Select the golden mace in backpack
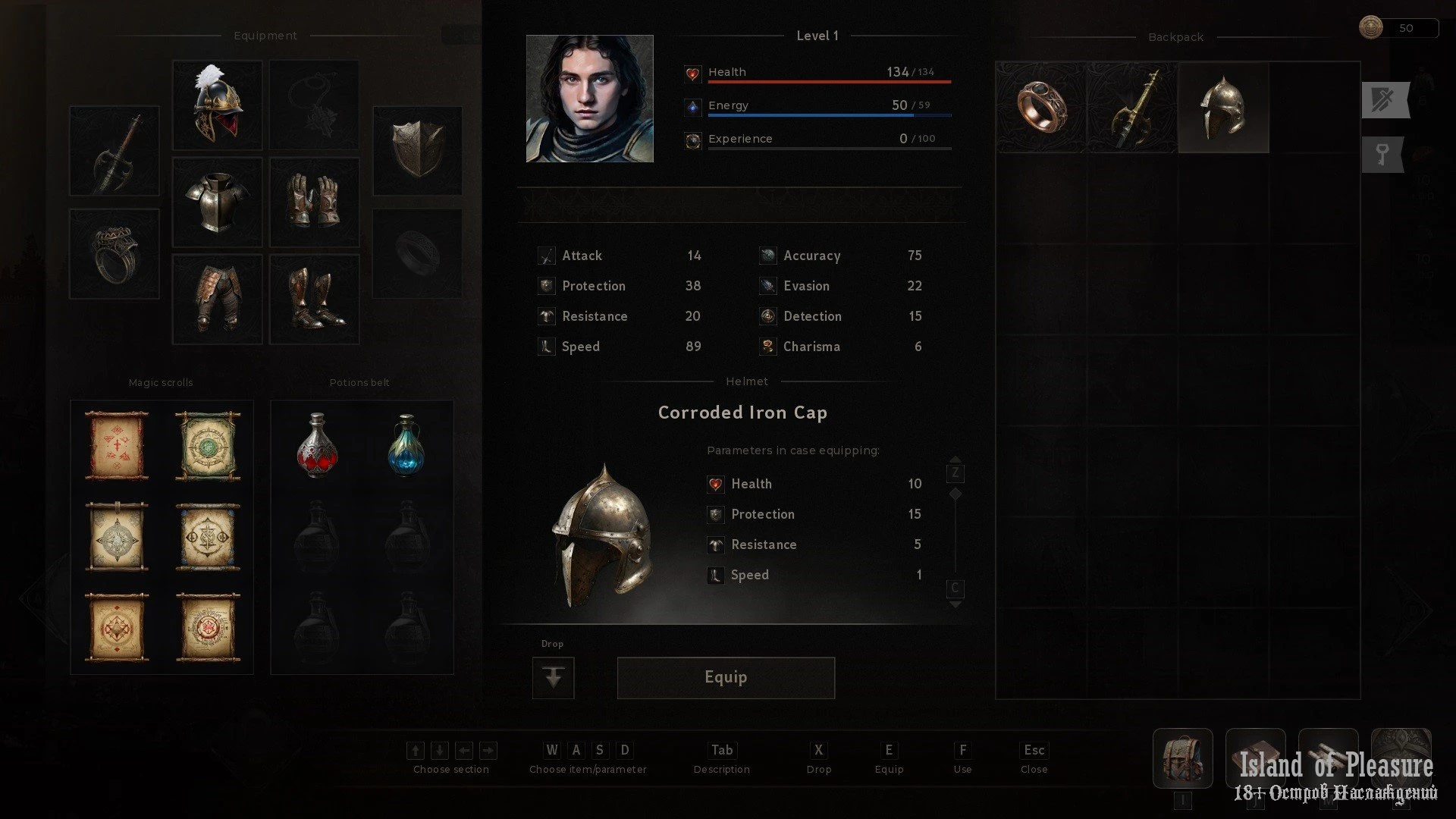This screenshot has height=819, width=1456. point(1132,108)
